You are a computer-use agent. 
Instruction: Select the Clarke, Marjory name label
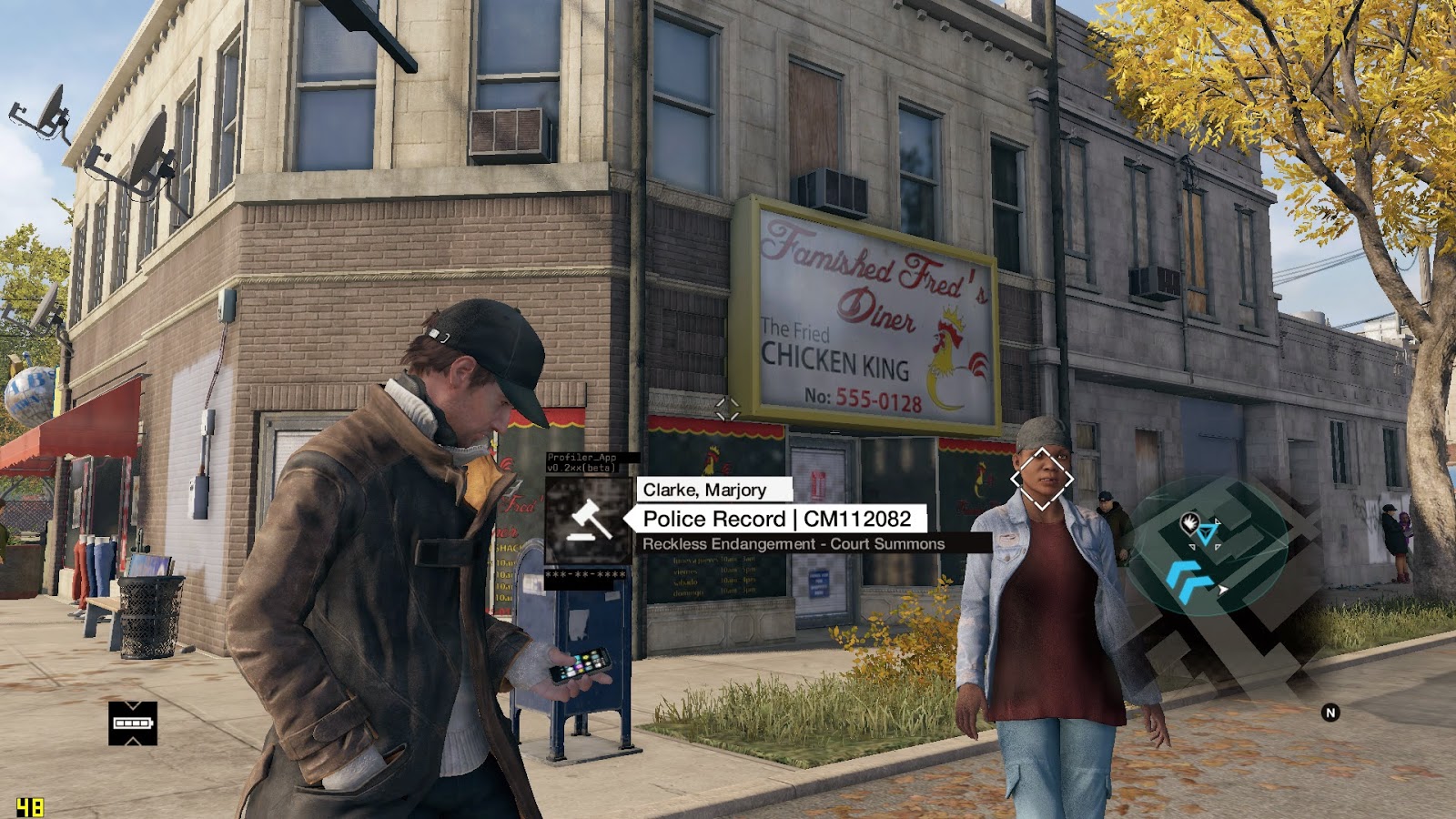(703, 490)
